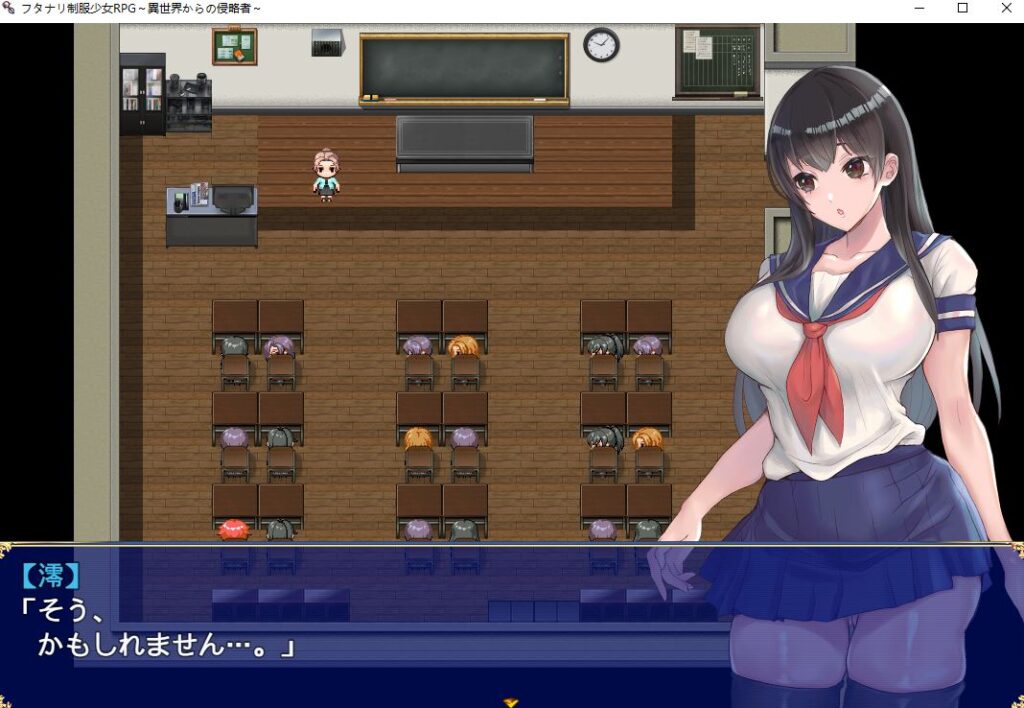Close the game window
Viewport: 1024px width, 708px height.
1006,9
